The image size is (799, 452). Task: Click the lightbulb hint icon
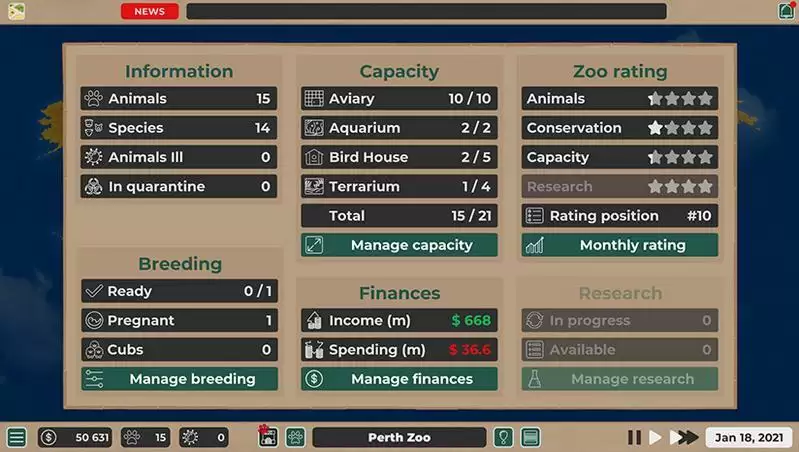coord(505,437)
